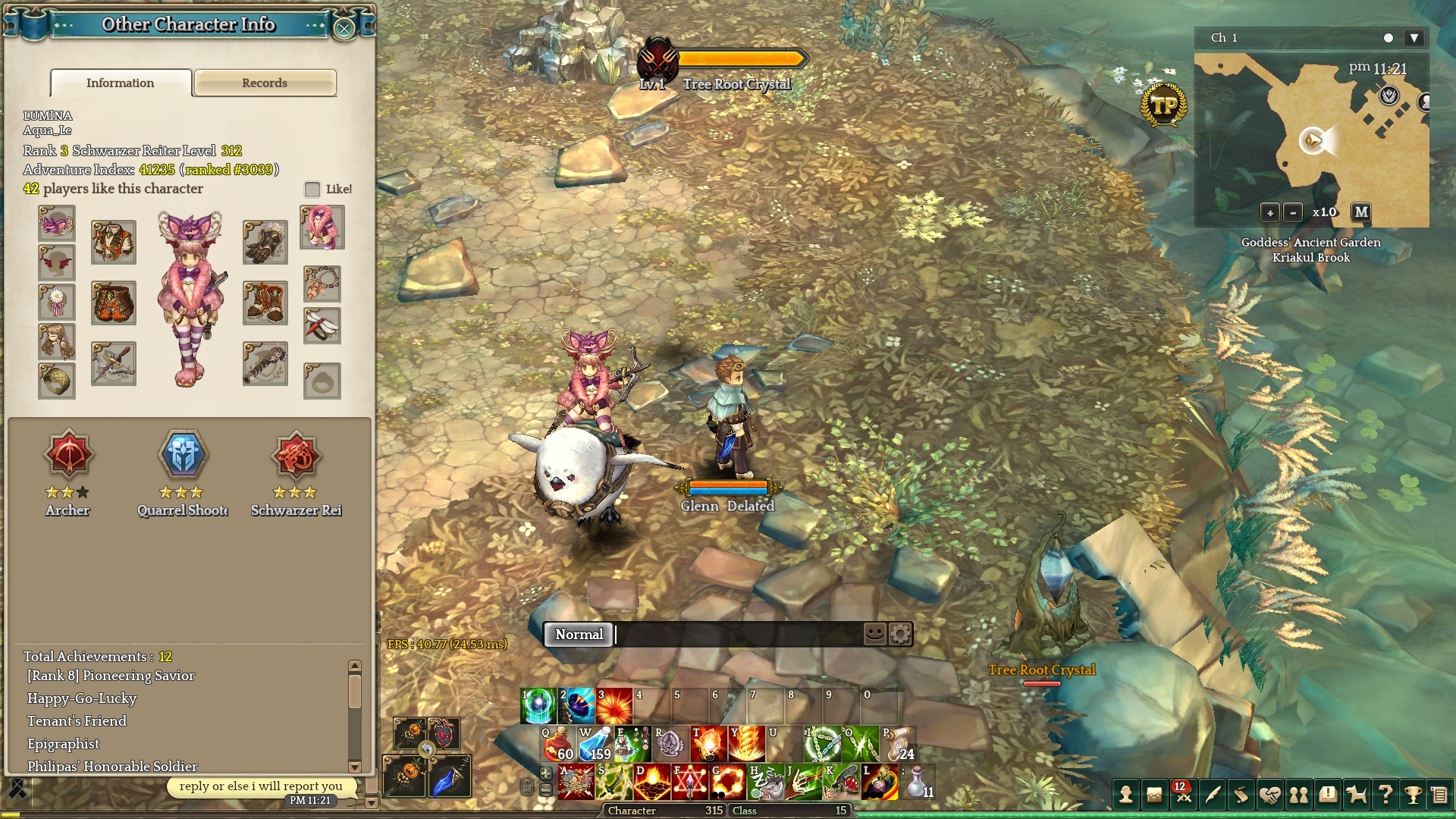Close the Other Character Info window

point(344,29)
